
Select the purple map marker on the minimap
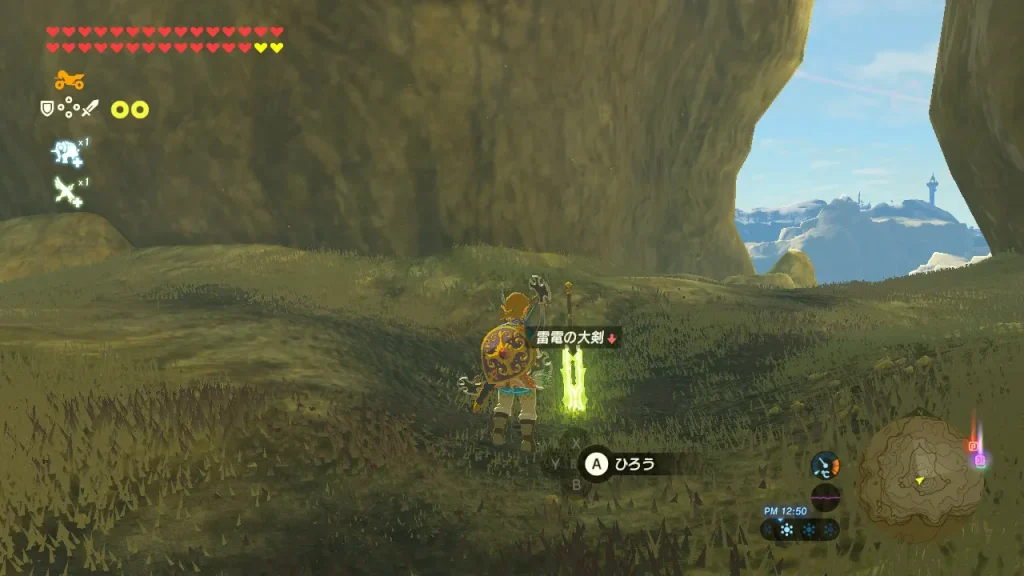[x=980, y=460]
